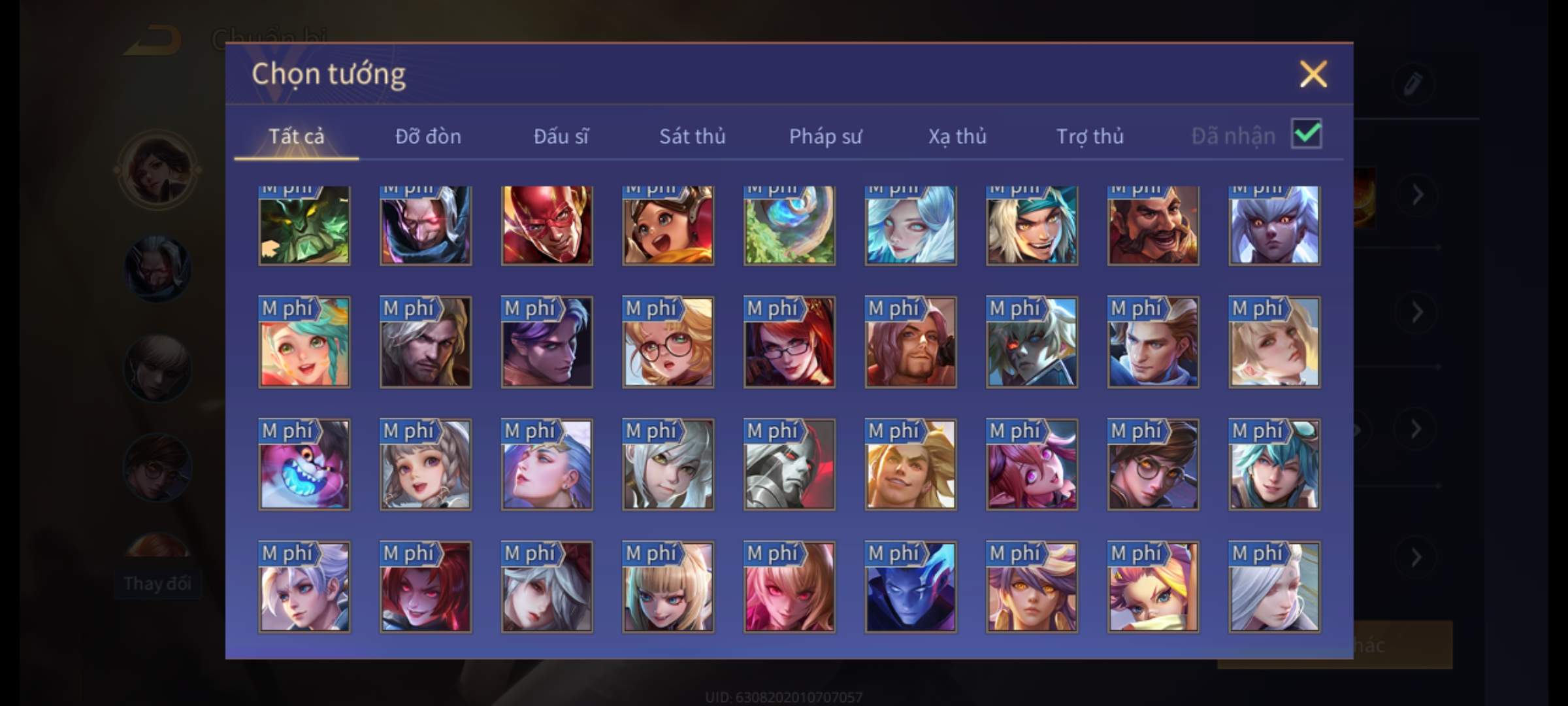The width and height of the screenshot is (1568, 706).
Task: Choose the dark blue-skinned hooded hero
Action: (x=911, y=587)
